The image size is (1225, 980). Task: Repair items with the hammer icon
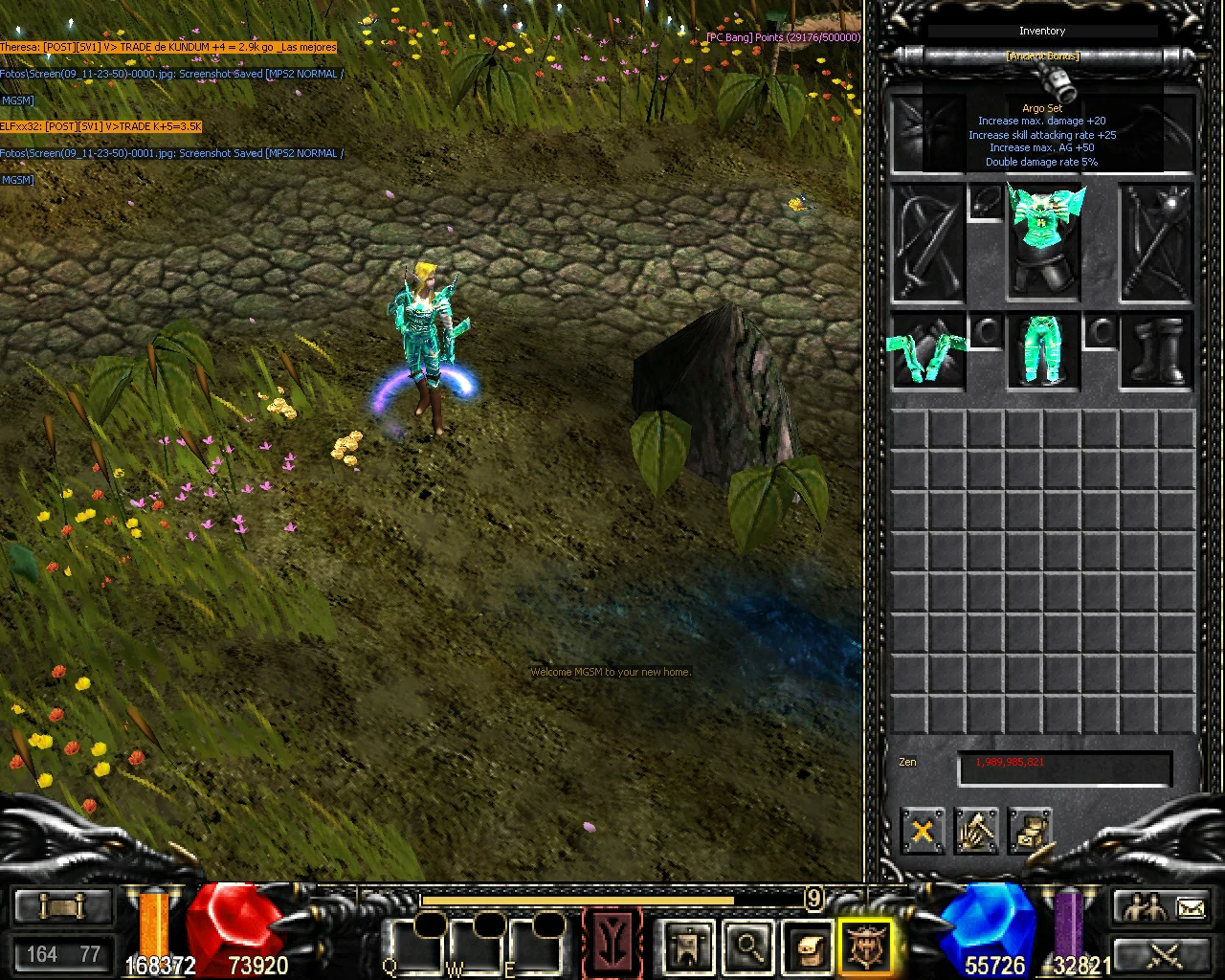[977, 832]
